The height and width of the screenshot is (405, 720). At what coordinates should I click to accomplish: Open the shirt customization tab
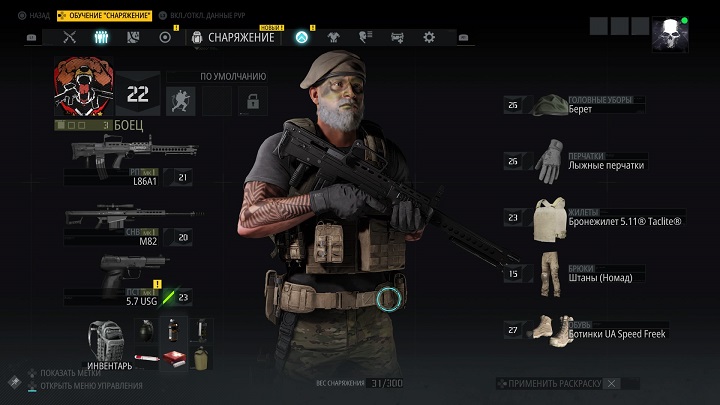pos(334,37)
